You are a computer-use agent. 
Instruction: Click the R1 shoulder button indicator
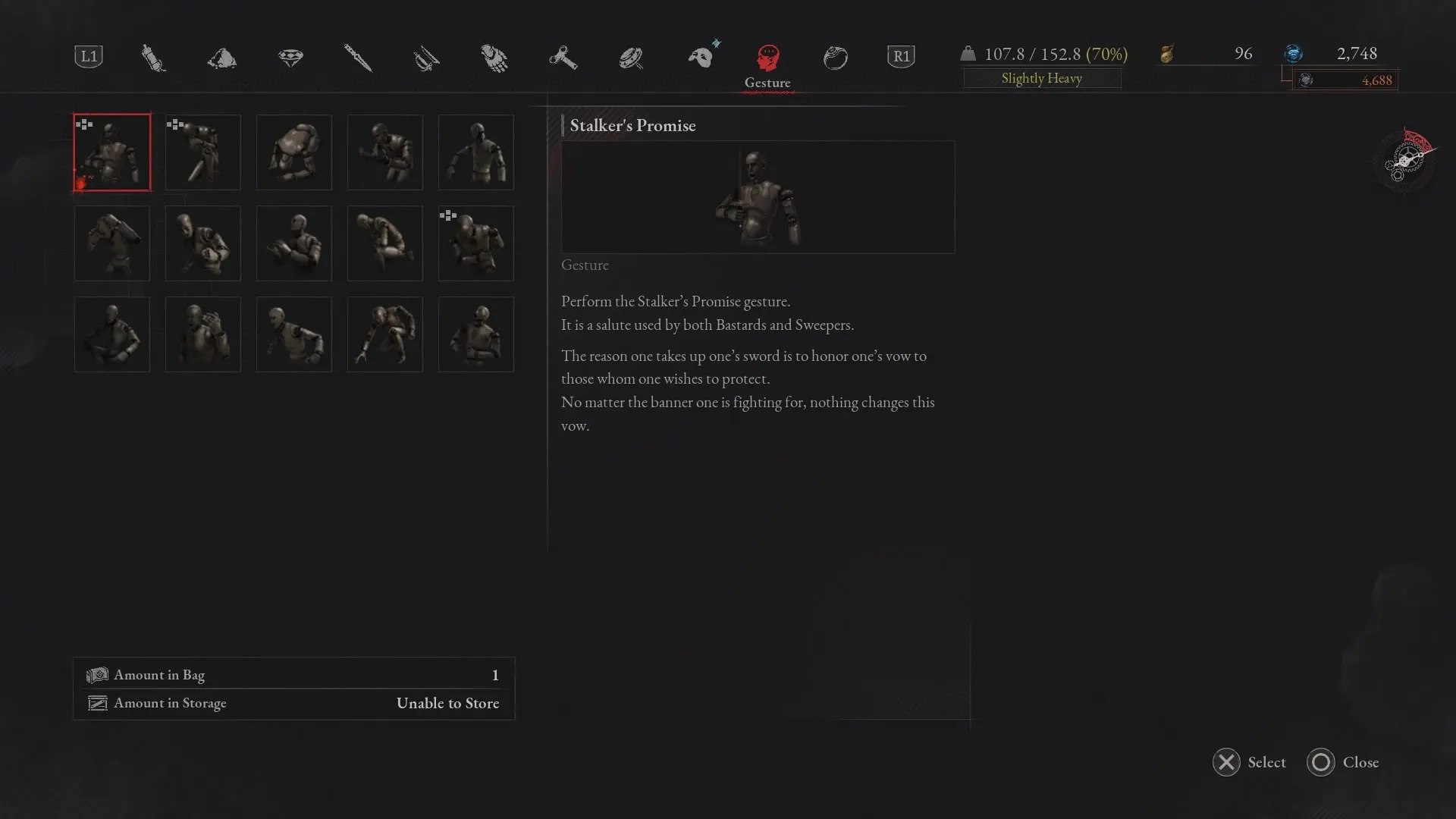[901, 55]
